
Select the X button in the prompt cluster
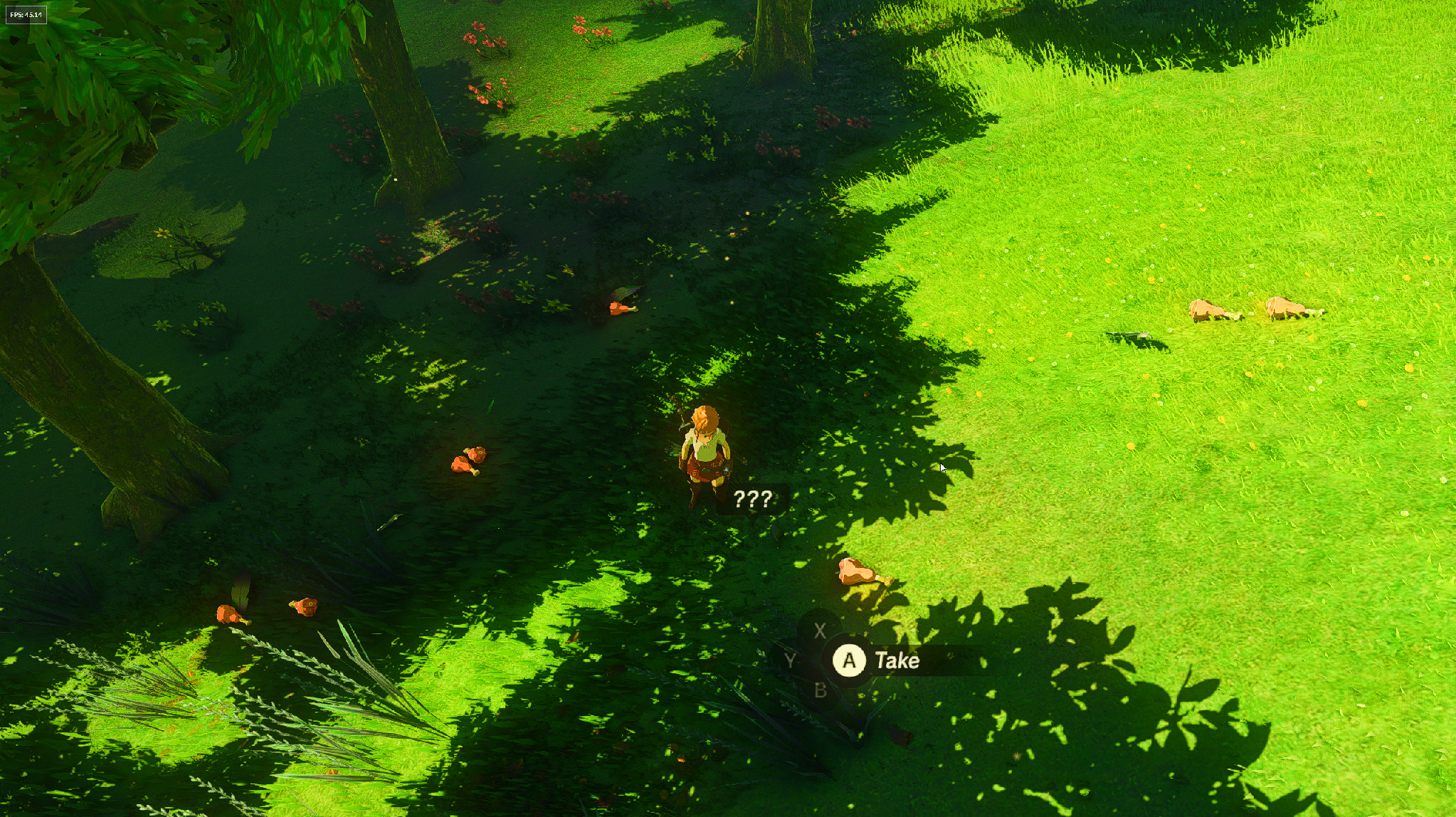tap(818, 630)
